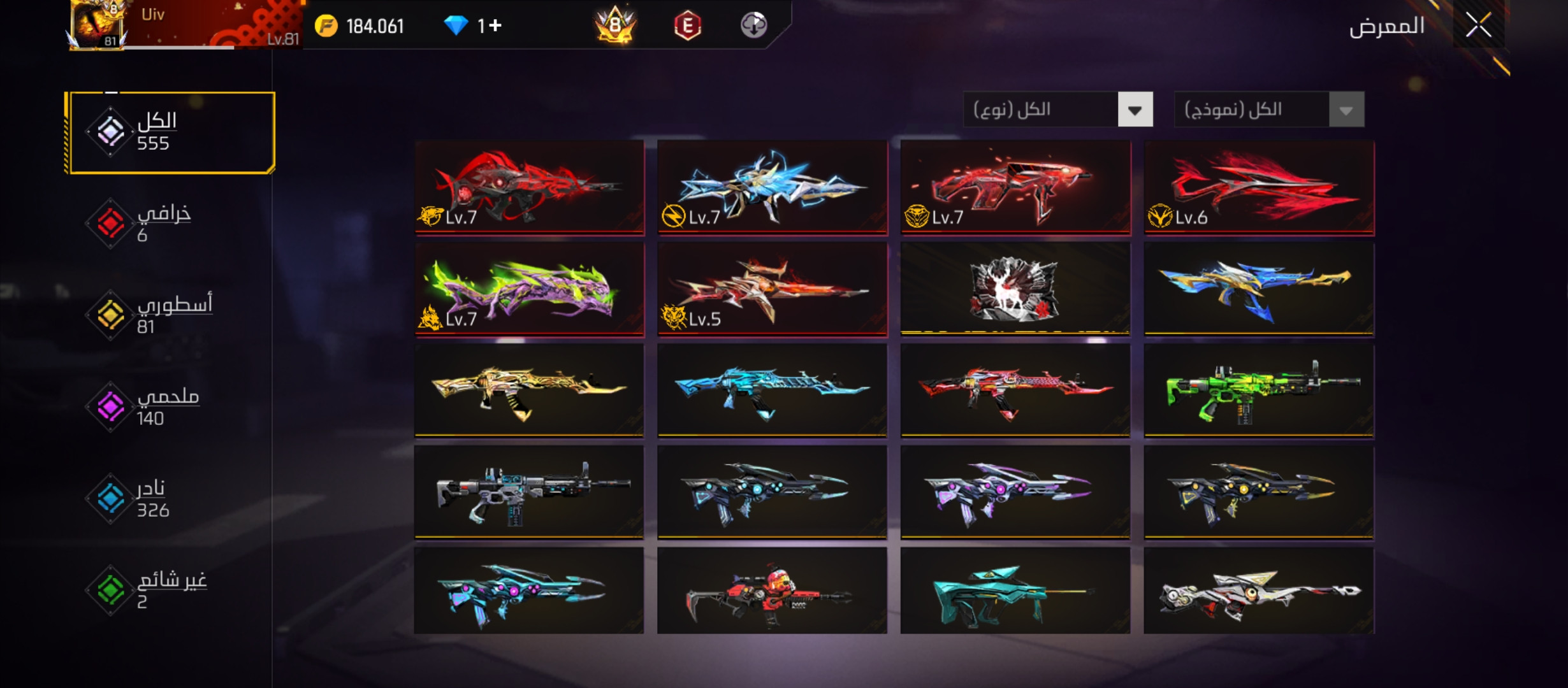Select the white deer emblem item
1568x688 pixels.
(x=1015, y=289)
